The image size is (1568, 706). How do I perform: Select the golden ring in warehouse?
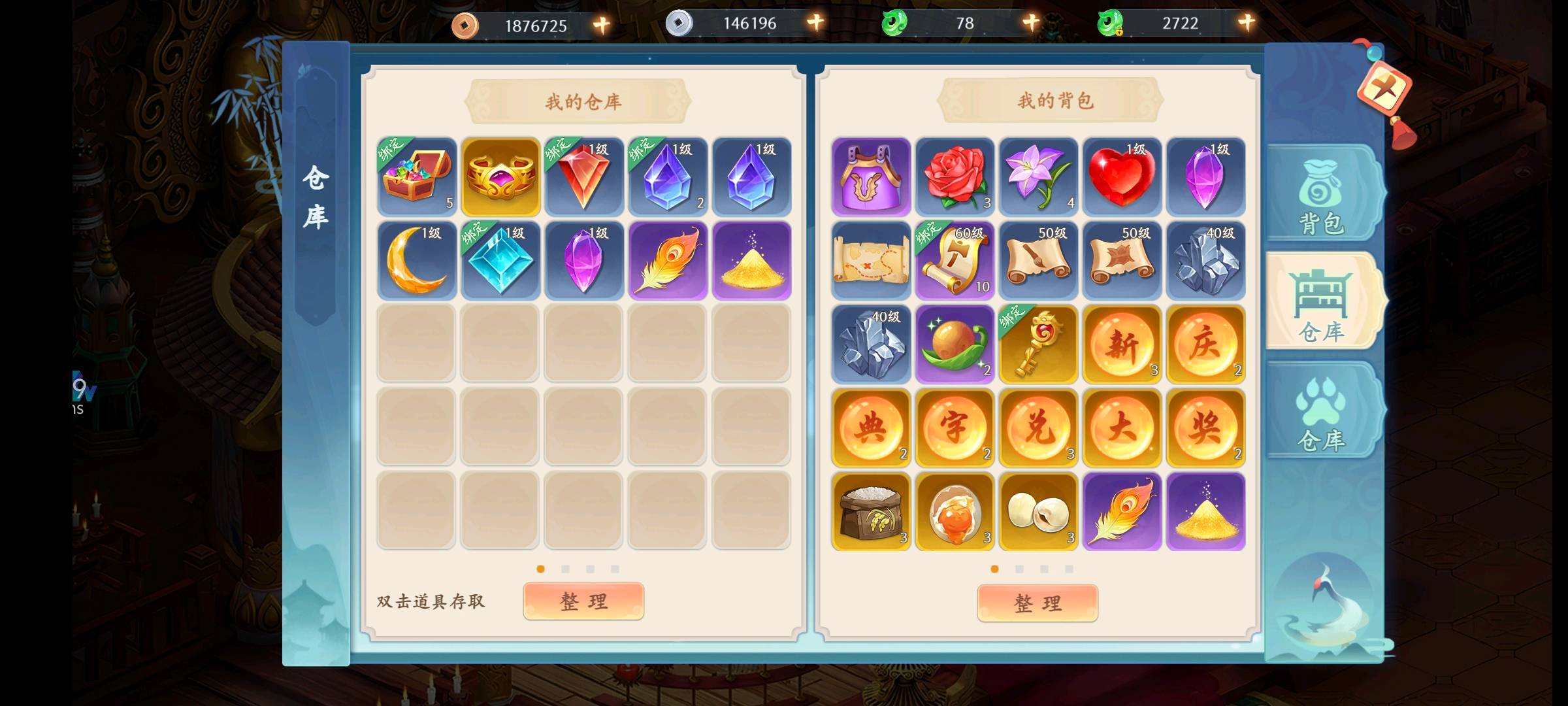pyautogui.click(x=500, y=176)
